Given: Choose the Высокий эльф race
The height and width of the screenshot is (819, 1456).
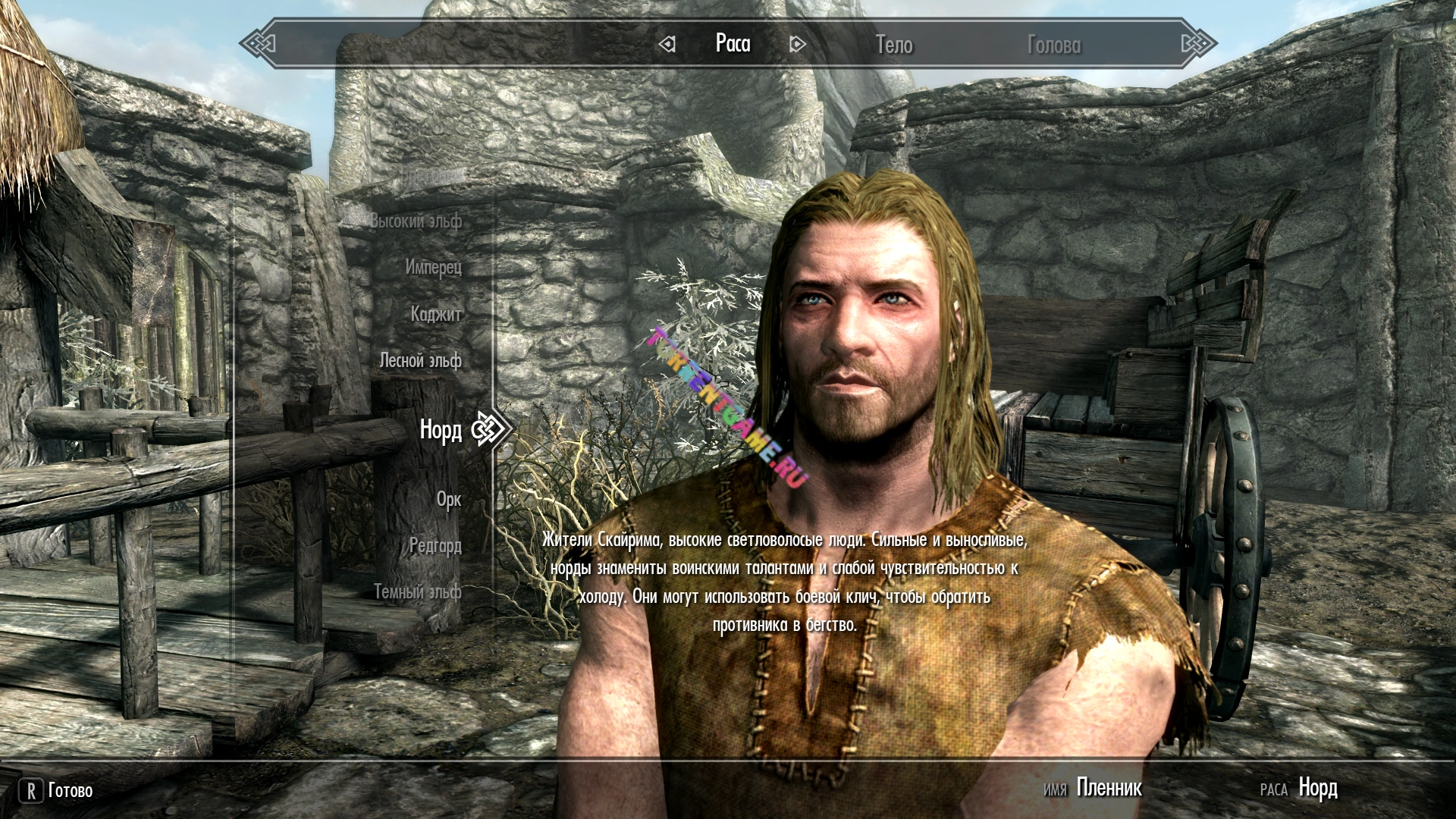Looking at the screenshot, I should [x=416, y=221].
